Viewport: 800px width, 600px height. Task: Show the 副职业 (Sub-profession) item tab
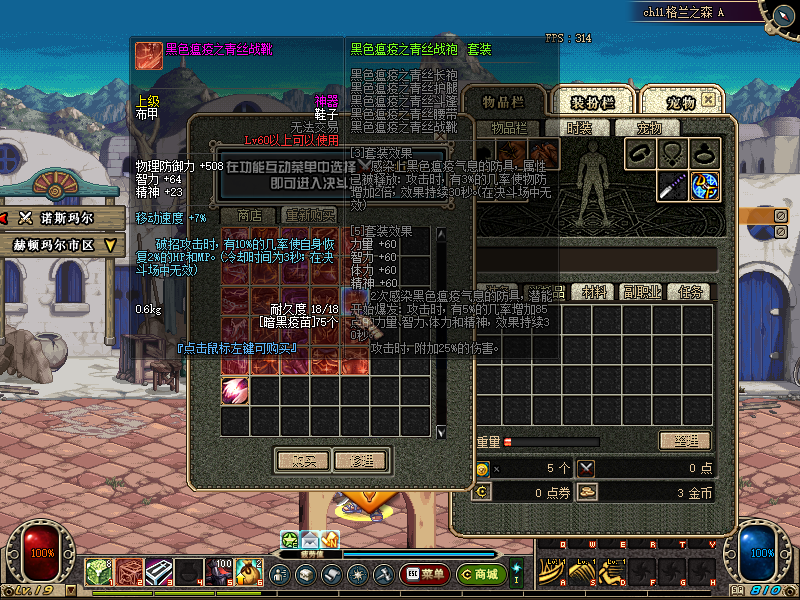coord(640,292)
